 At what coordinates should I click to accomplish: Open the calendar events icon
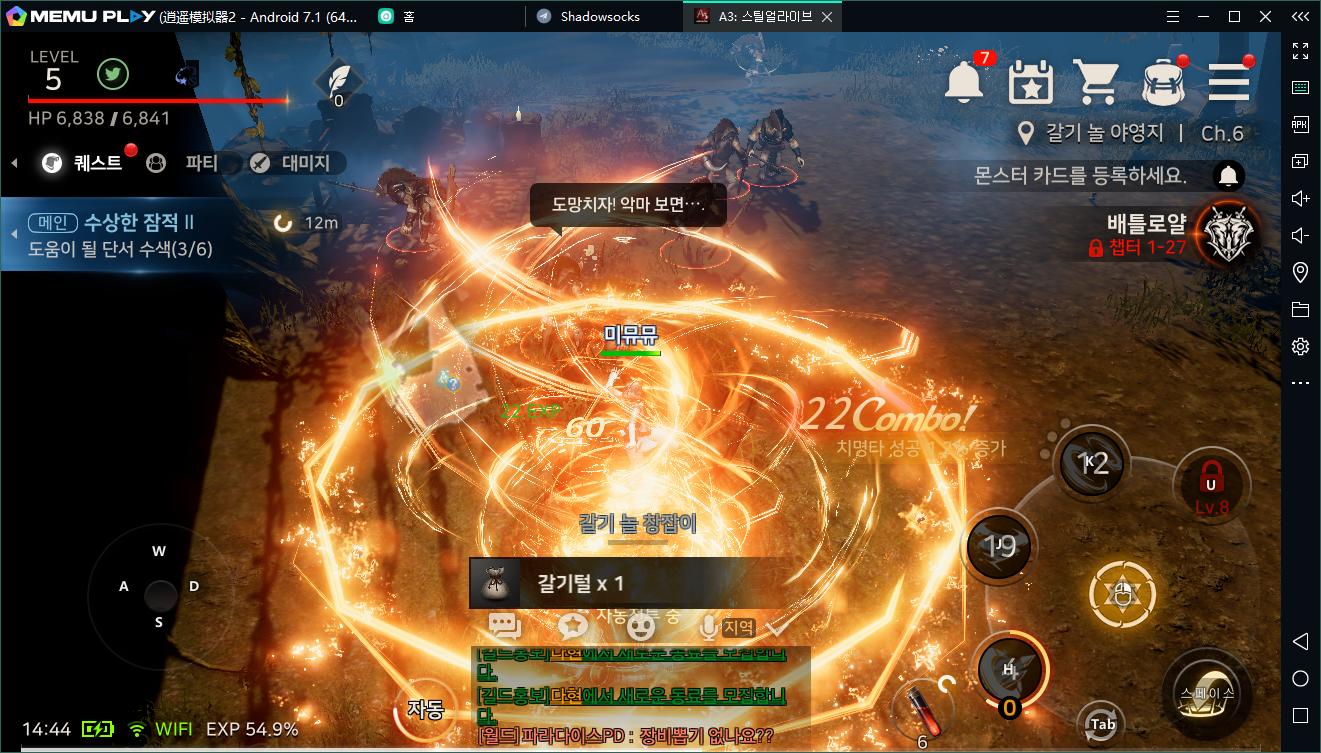(1030, 82)
